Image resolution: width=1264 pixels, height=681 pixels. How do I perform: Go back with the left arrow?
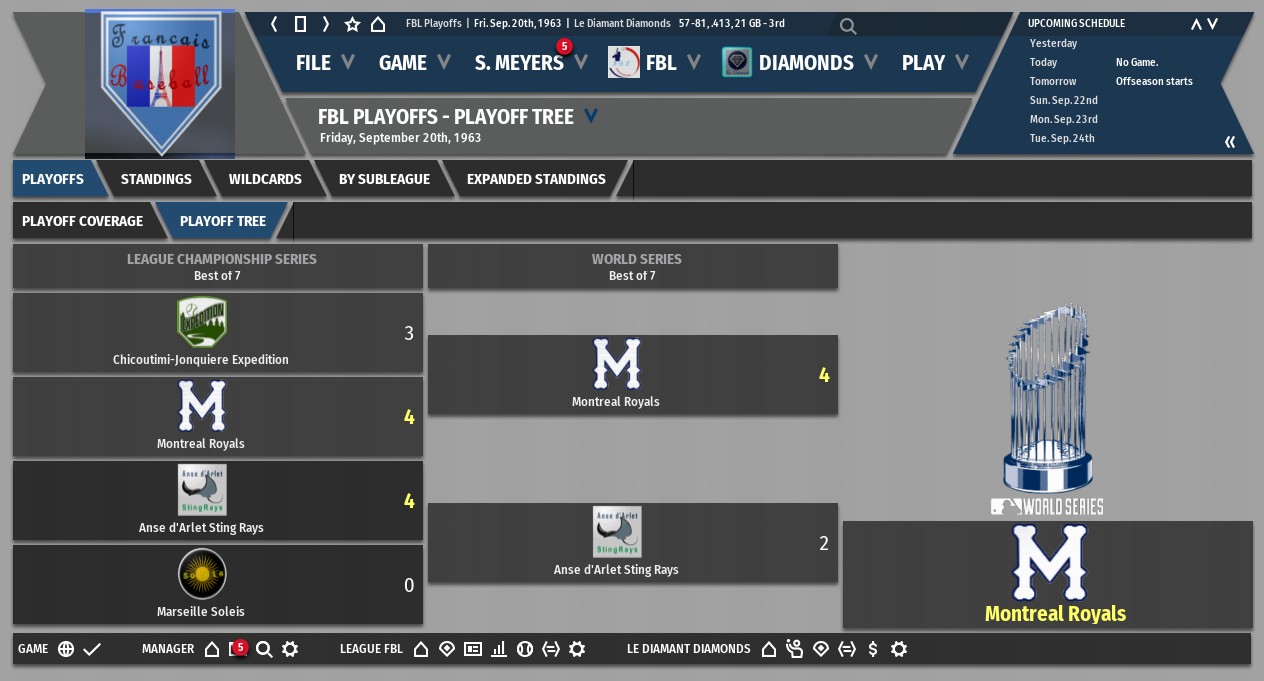pos(274,24)
